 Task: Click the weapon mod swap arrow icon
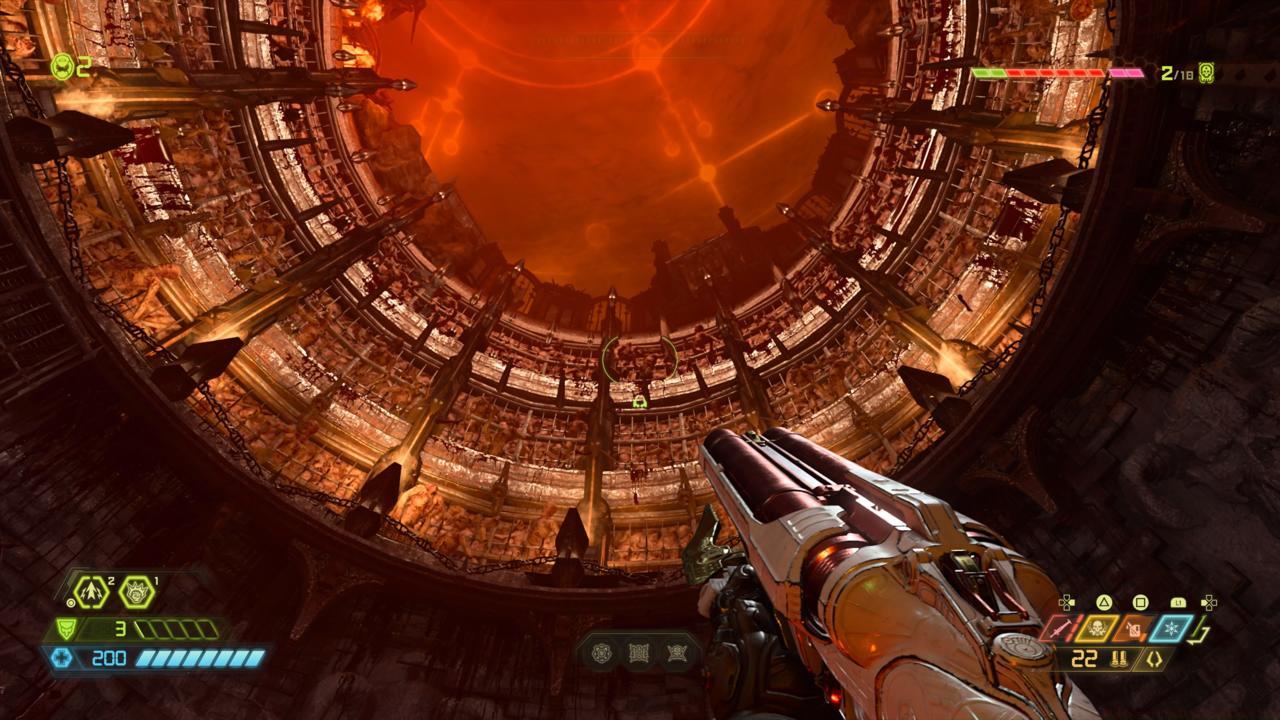point(1203,633)
